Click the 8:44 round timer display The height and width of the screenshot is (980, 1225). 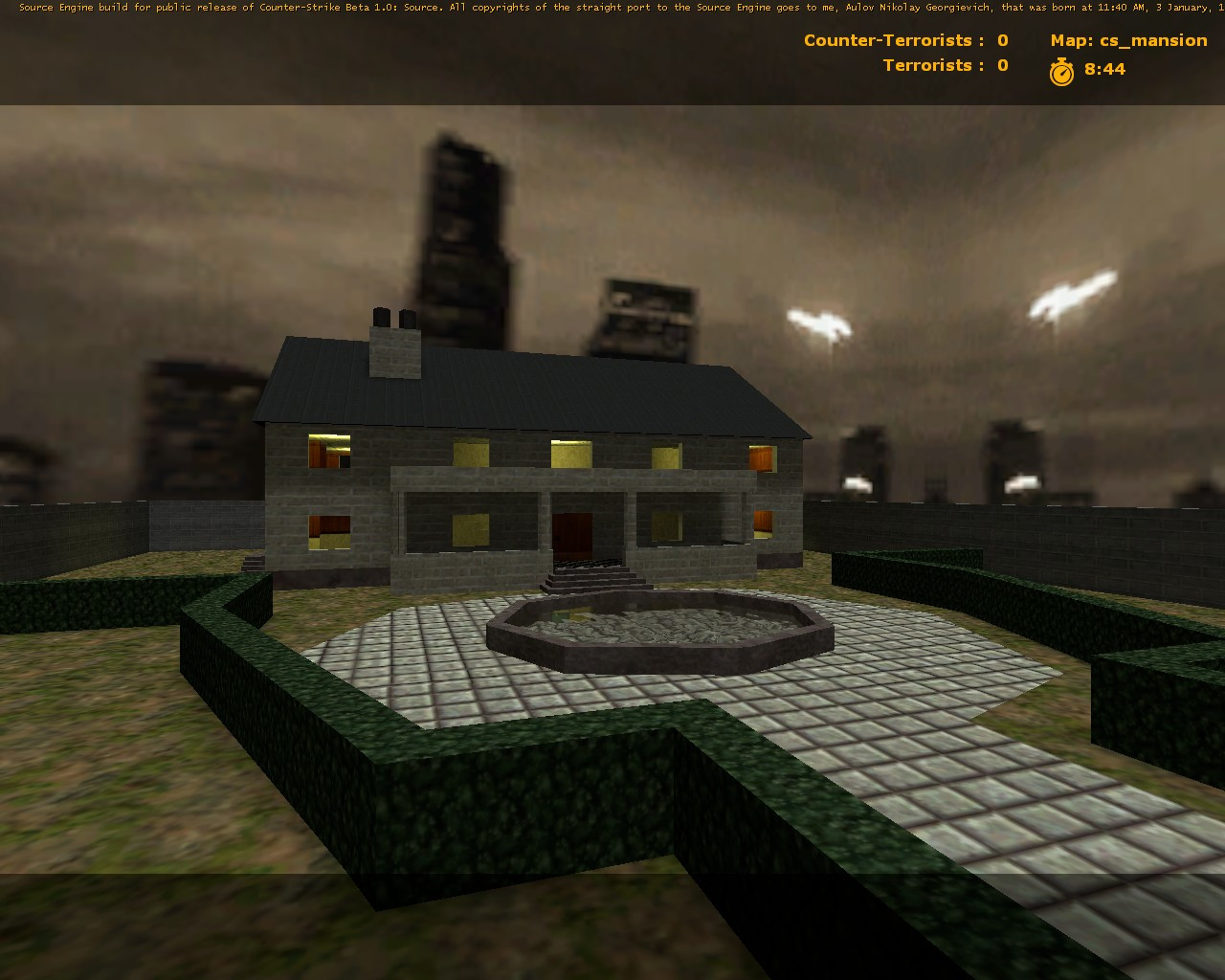(x=1104, y=69)
